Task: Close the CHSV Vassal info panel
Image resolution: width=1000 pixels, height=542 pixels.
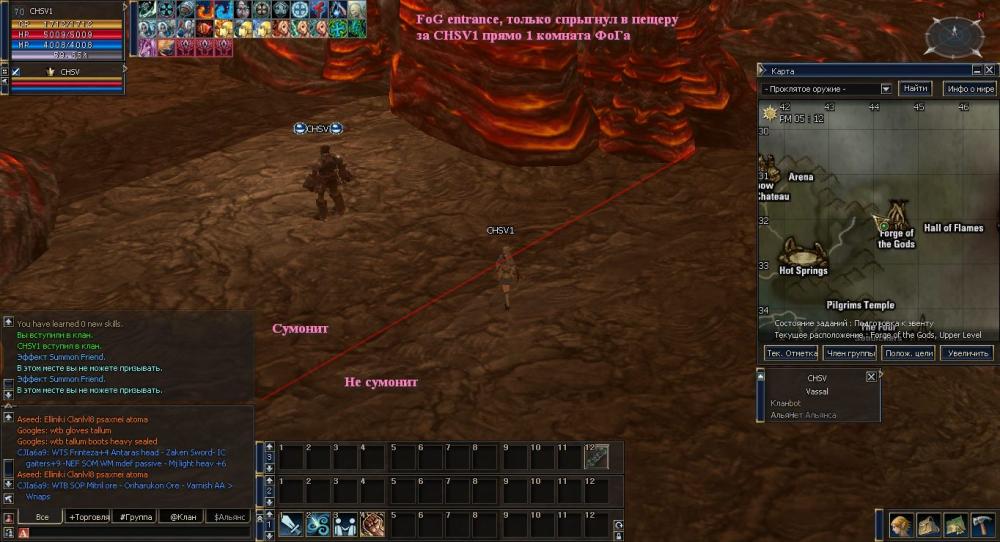Action: tap(871, 377)
